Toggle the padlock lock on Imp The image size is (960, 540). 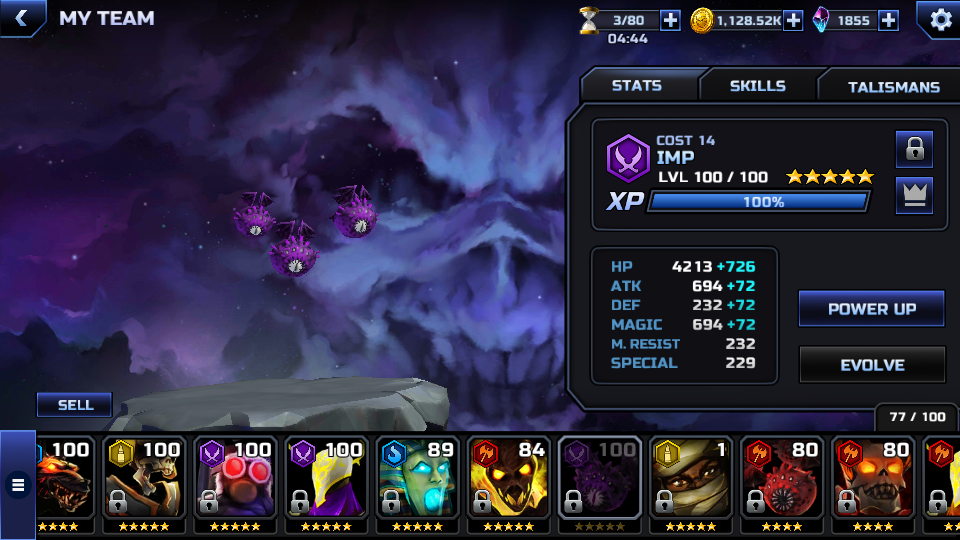click(914, 149)
